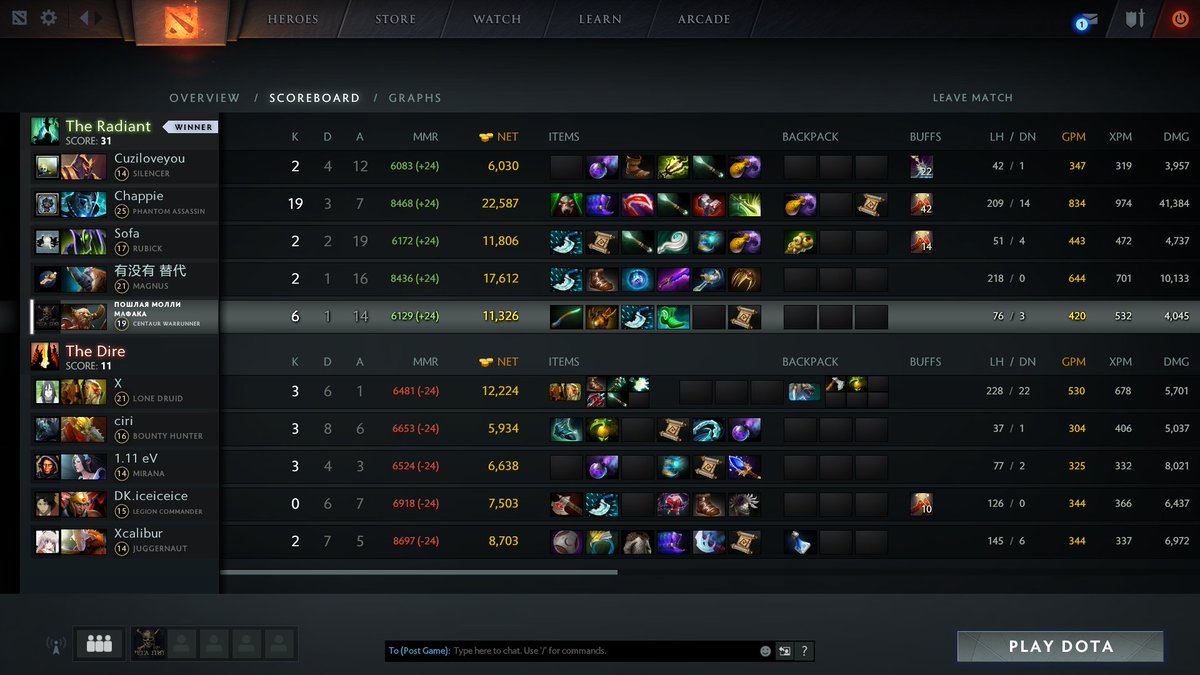
Task: Select DK.iceiceice's Legion Commander row
Action: point(150,503)
